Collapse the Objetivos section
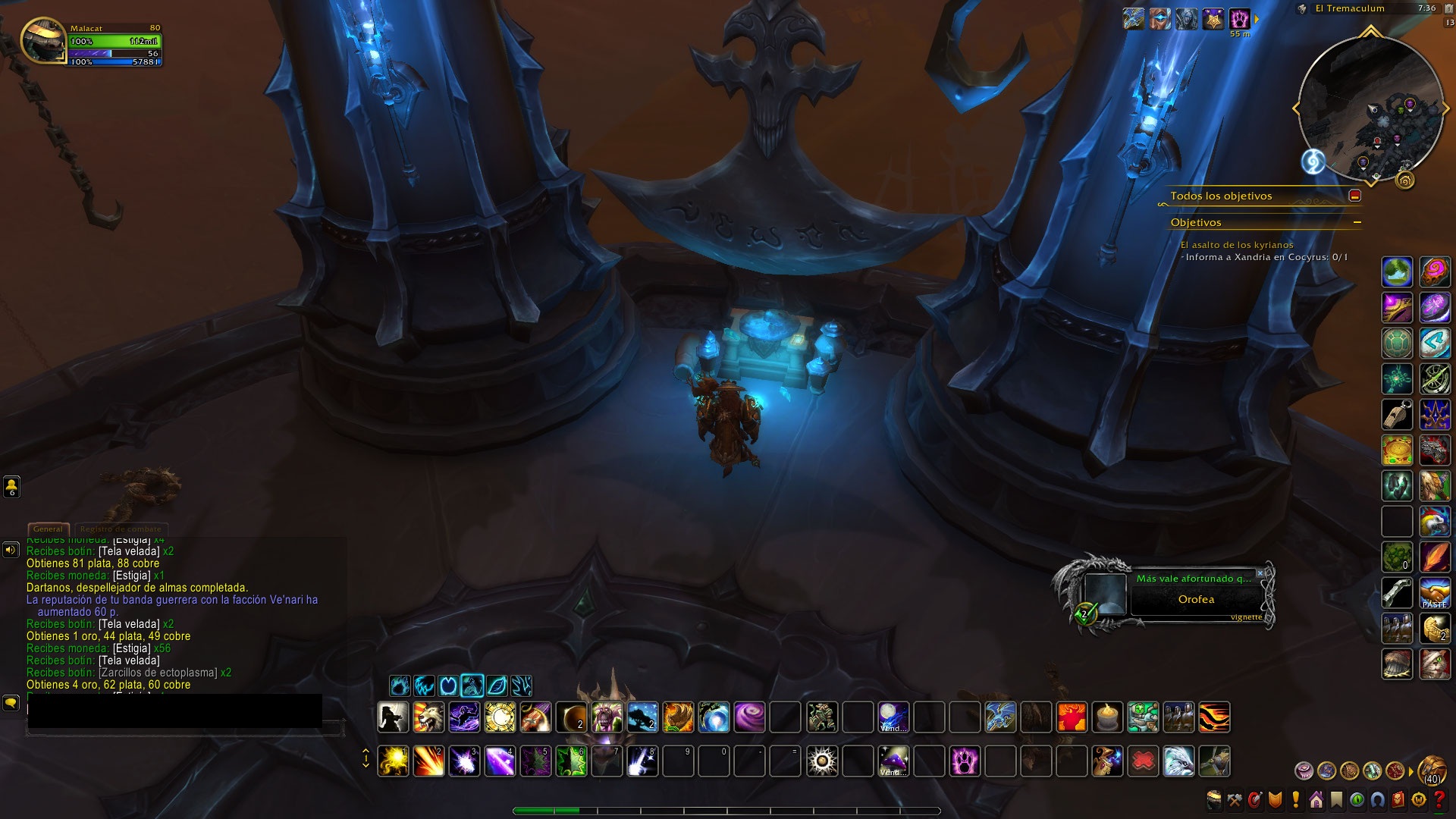The height and width of the screenshot is (819, 1456). tap(1357, 222)
